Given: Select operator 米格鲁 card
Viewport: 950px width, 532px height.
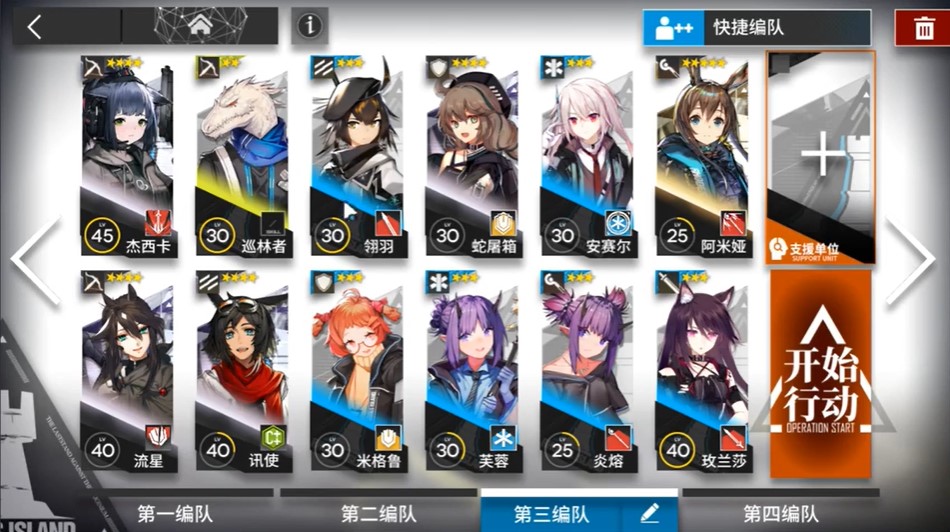Looking at the screenshot, I should pyautogui.click(x=357, y=370).
